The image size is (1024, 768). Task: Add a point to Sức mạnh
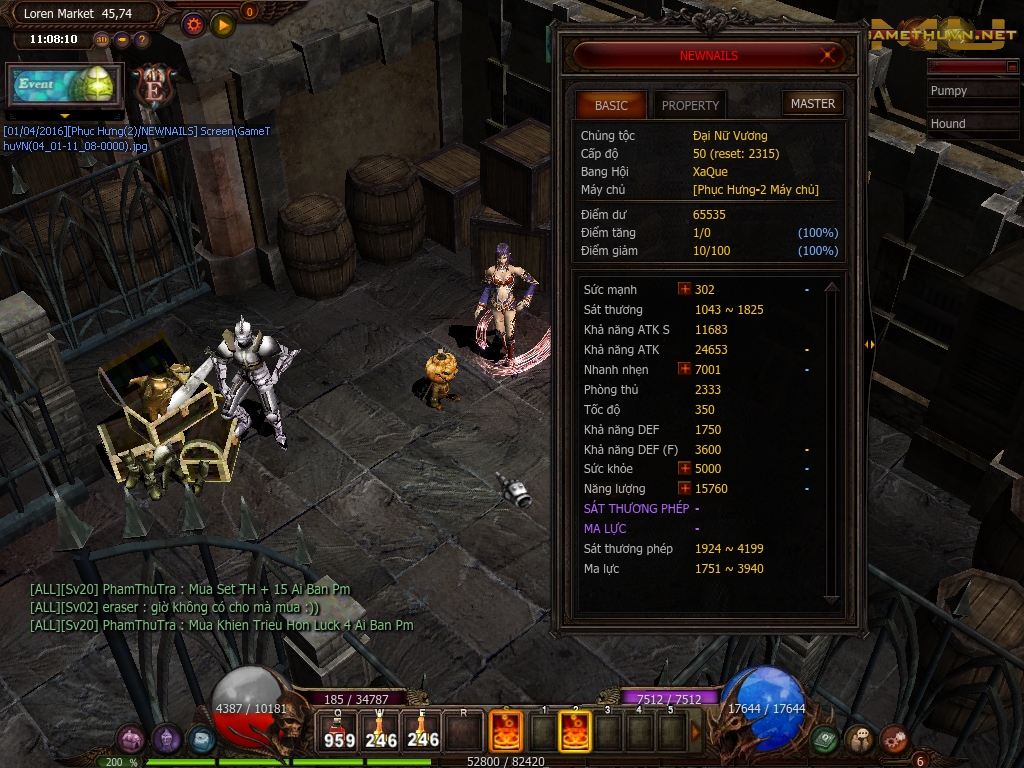coord(685,289)
